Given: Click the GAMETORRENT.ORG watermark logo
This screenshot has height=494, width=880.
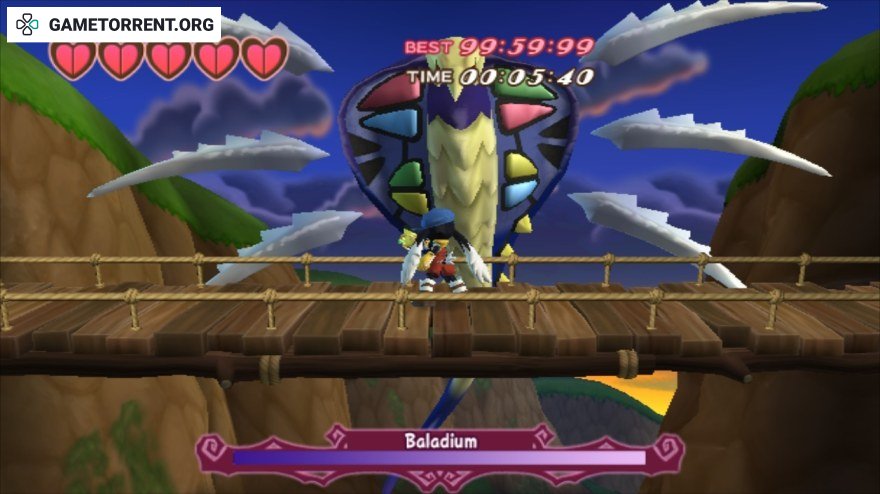Looking at the screenshot, I should click(x=113, y=24).
